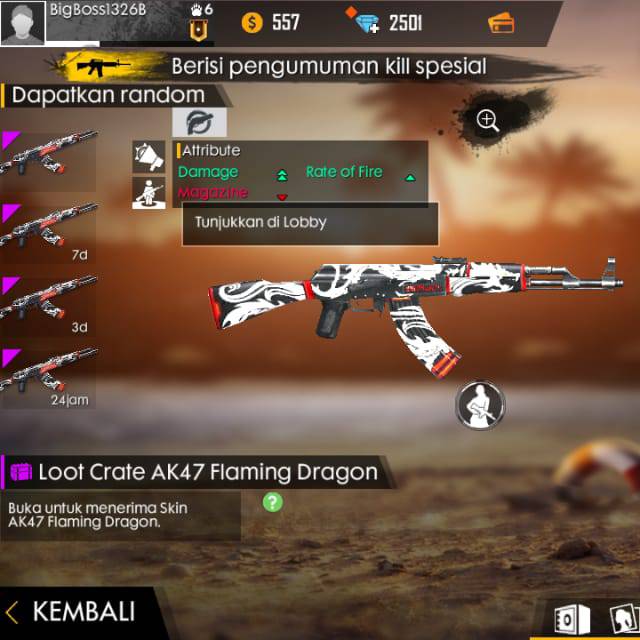Image resolution: width=640 pixels, height=640 pixels.
Task: Select the AK47 skin thumbnail without a duration
Action: tap(49, 160)
